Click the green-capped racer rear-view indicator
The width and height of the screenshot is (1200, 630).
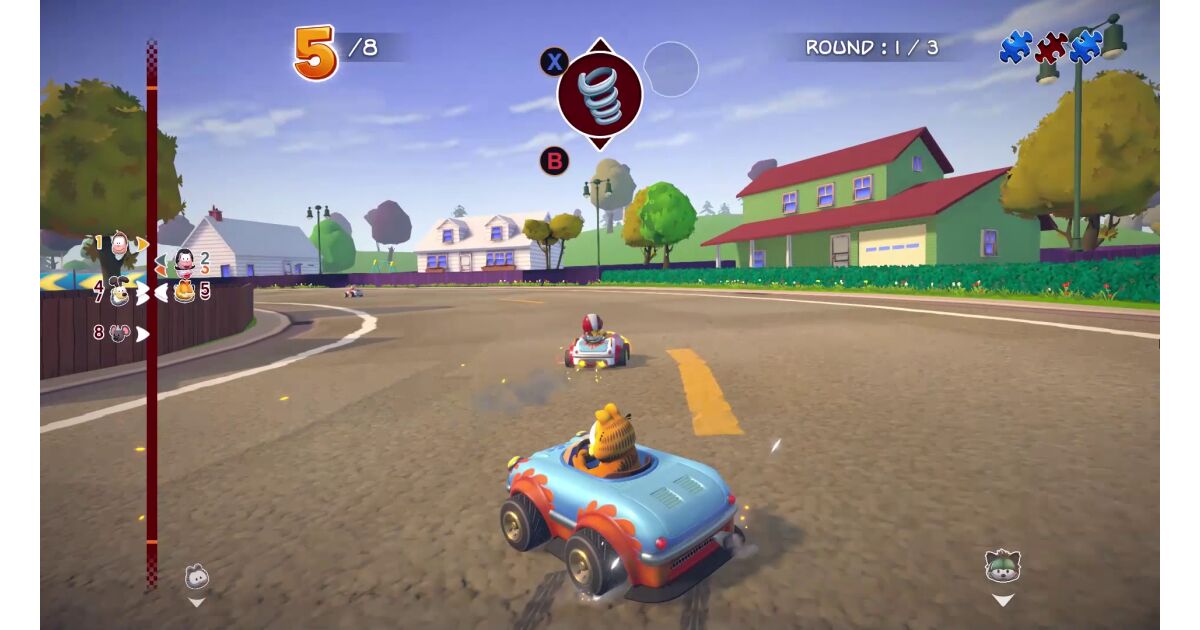click(1001, 567)
